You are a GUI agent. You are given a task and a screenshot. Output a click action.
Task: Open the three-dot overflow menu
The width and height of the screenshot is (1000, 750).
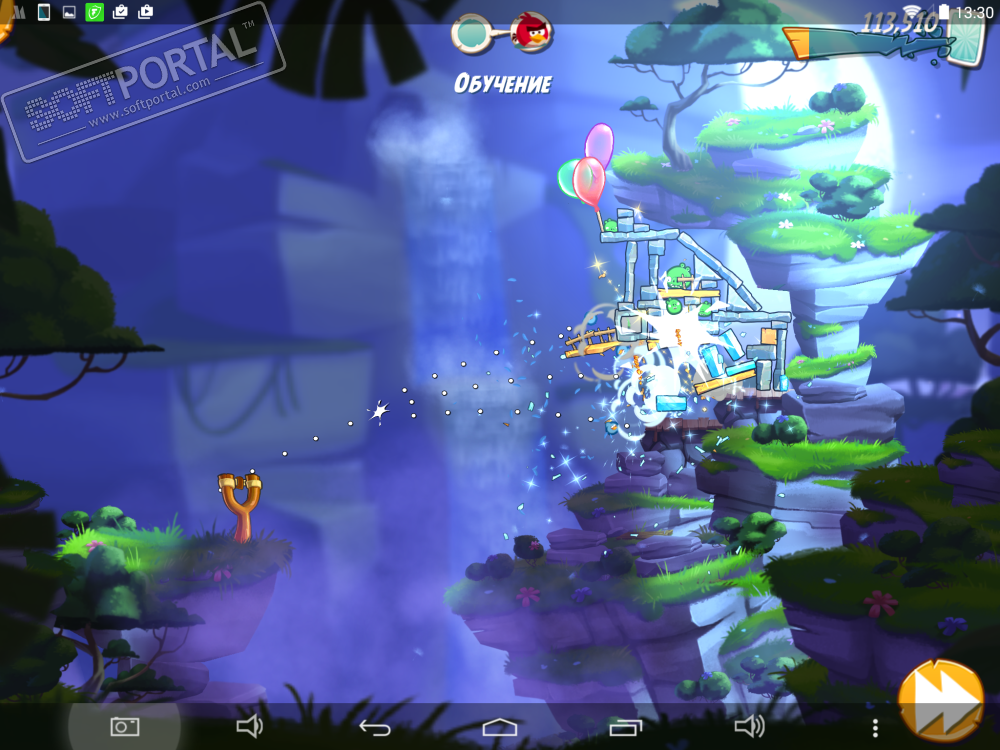pyautogui.click(x=875, y=727)
